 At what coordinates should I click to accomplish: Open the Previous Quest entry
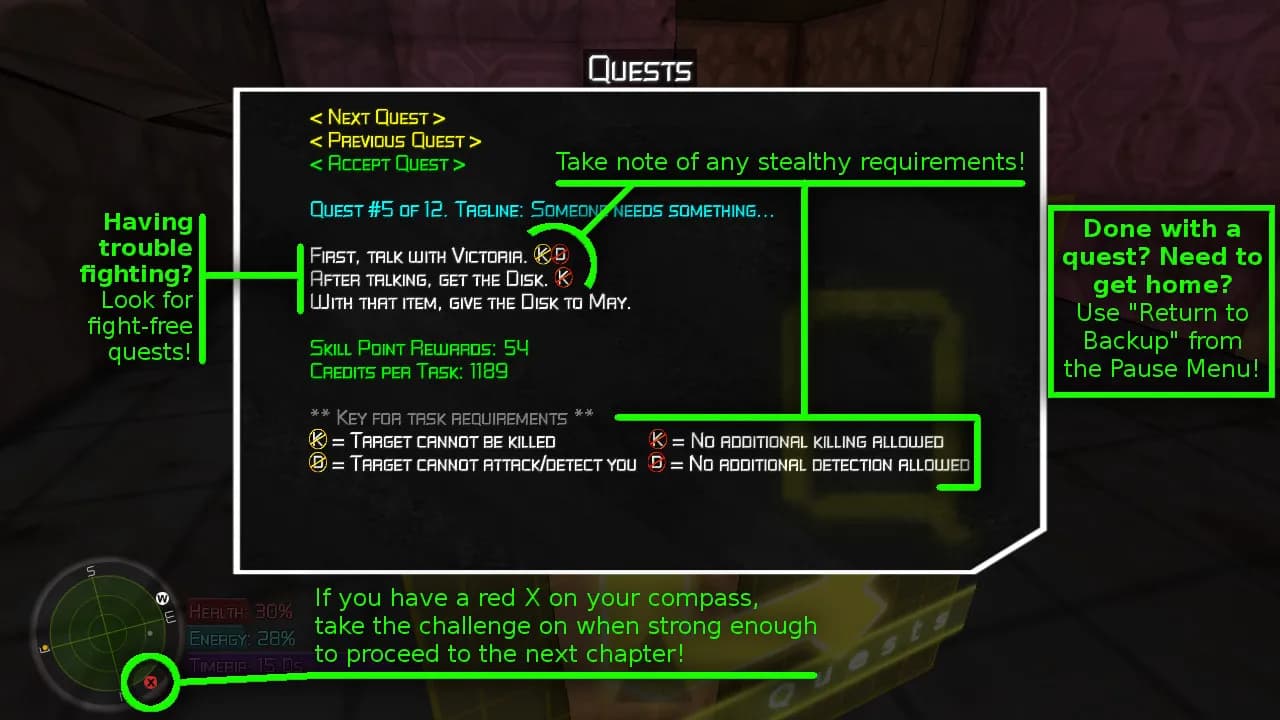[394, 140]
